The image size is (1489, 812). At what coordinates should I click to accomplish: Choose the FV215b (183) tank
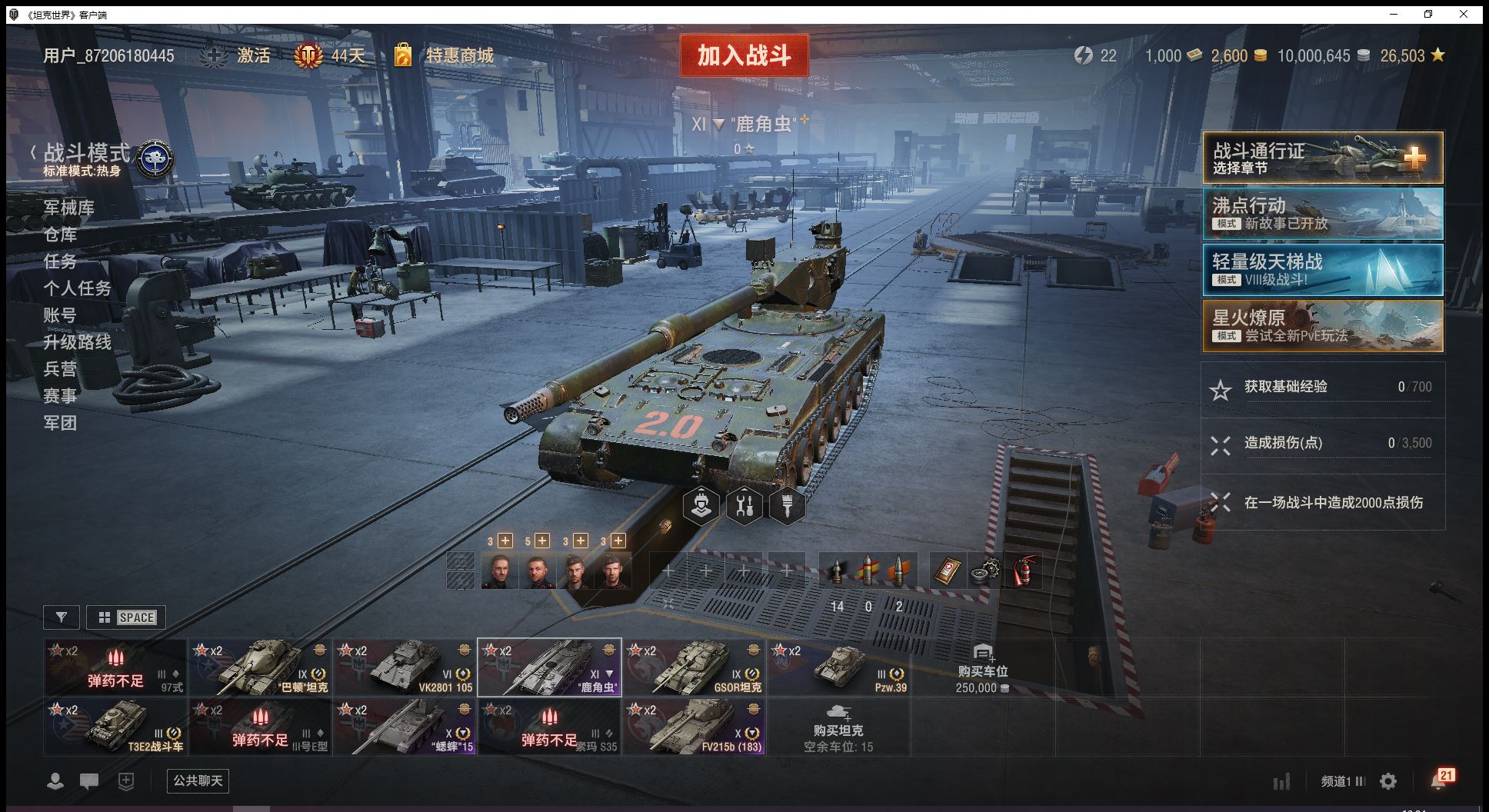point(695,727)
